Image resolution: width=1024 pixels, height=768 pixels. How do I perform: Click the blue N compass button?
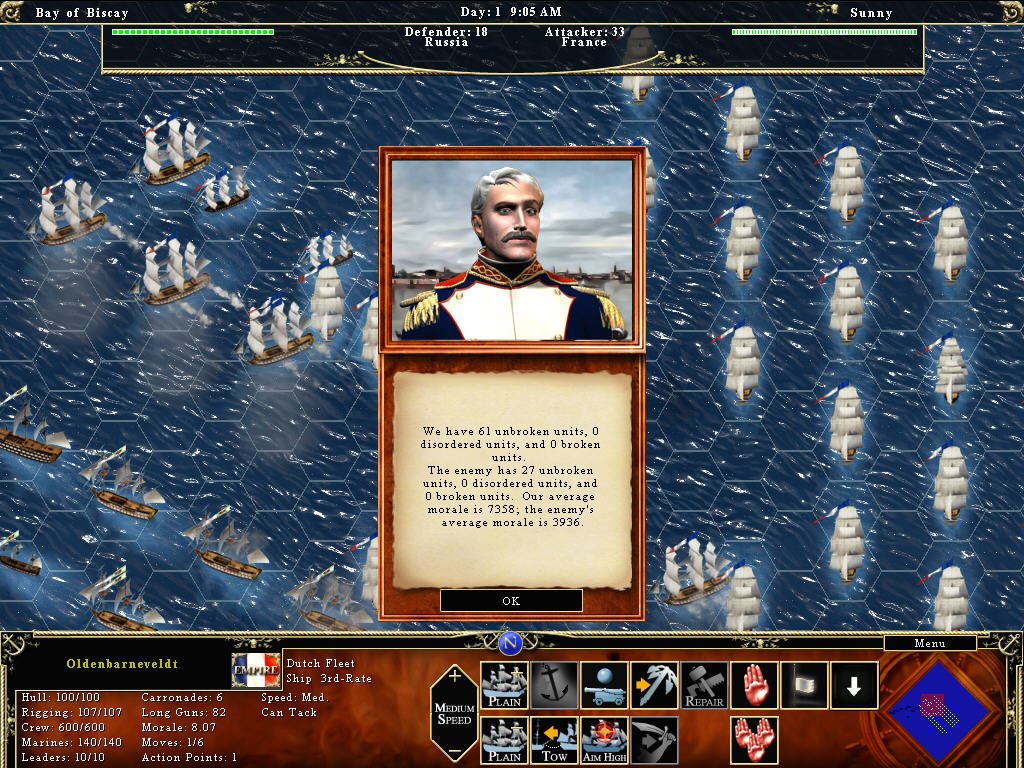[x=511, y=643]
